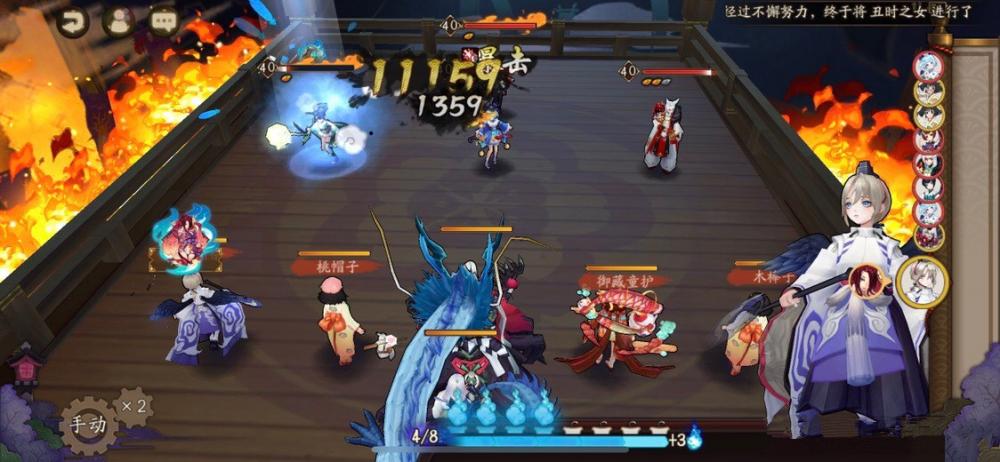Tap the red-haired shikigami skill icon
The height and width of the screenshot is (462, 1000).
(x=868, y=283)
